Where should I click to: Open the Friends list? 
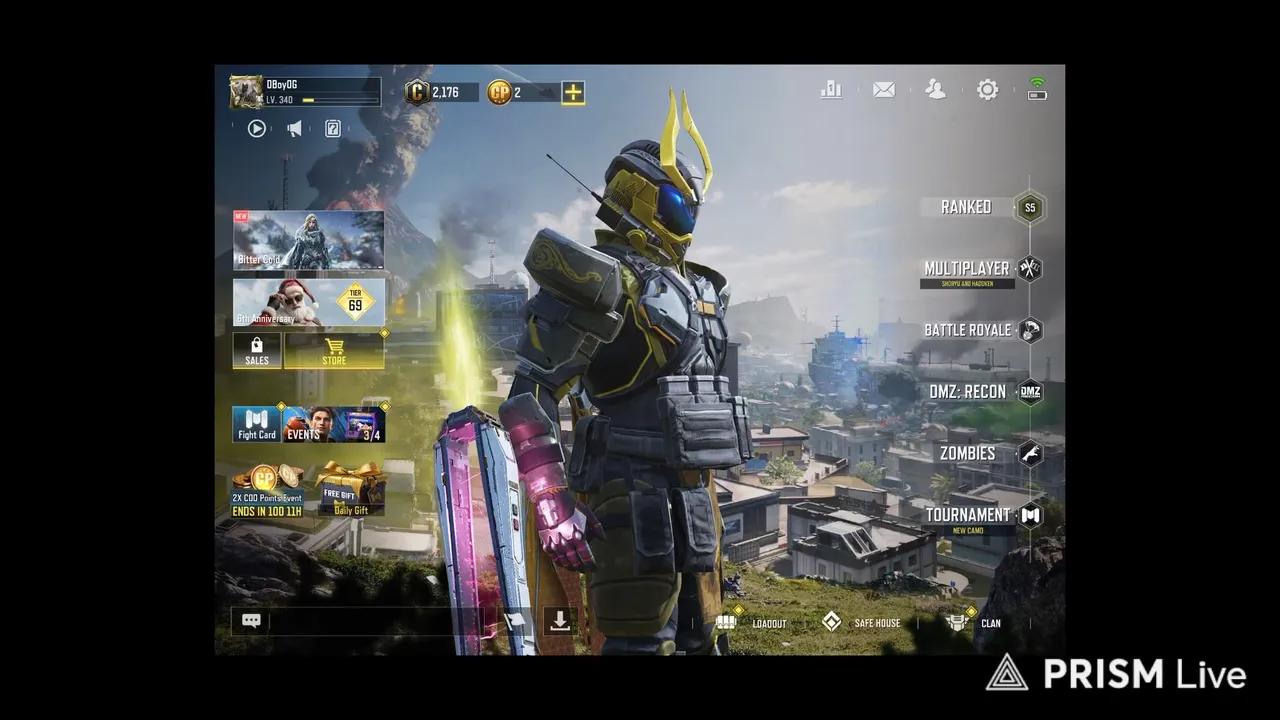coord(935,89)
